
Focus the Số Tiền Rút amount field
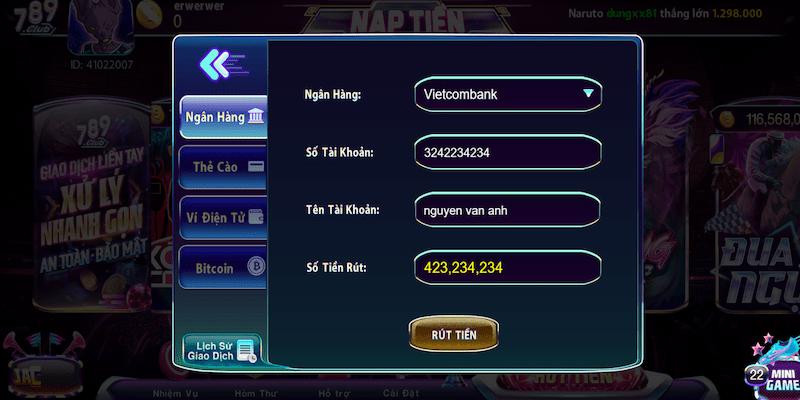tap(507, 268)
